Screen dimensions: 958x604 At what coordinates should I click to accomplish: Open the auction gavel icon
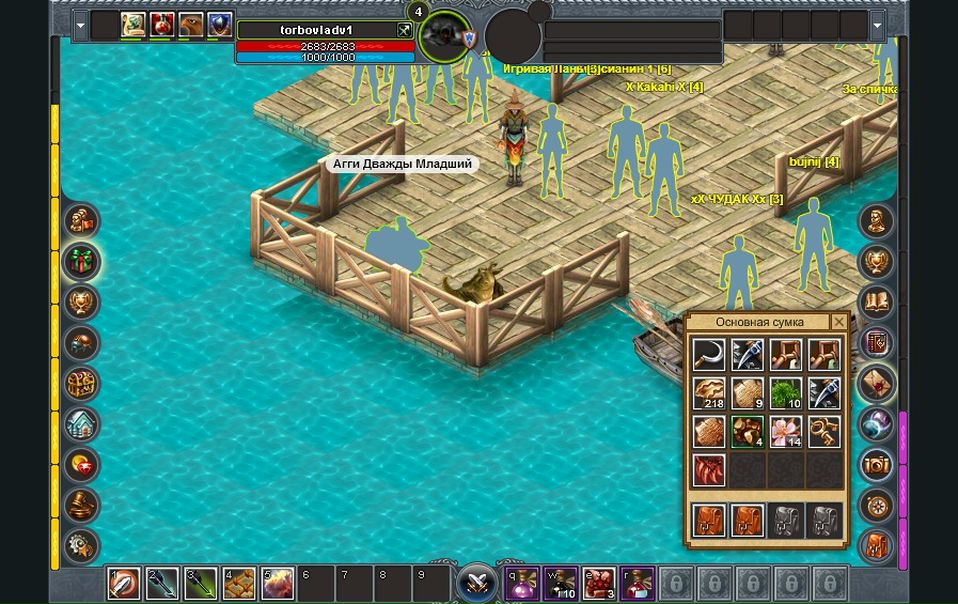[x=81, y=505]
